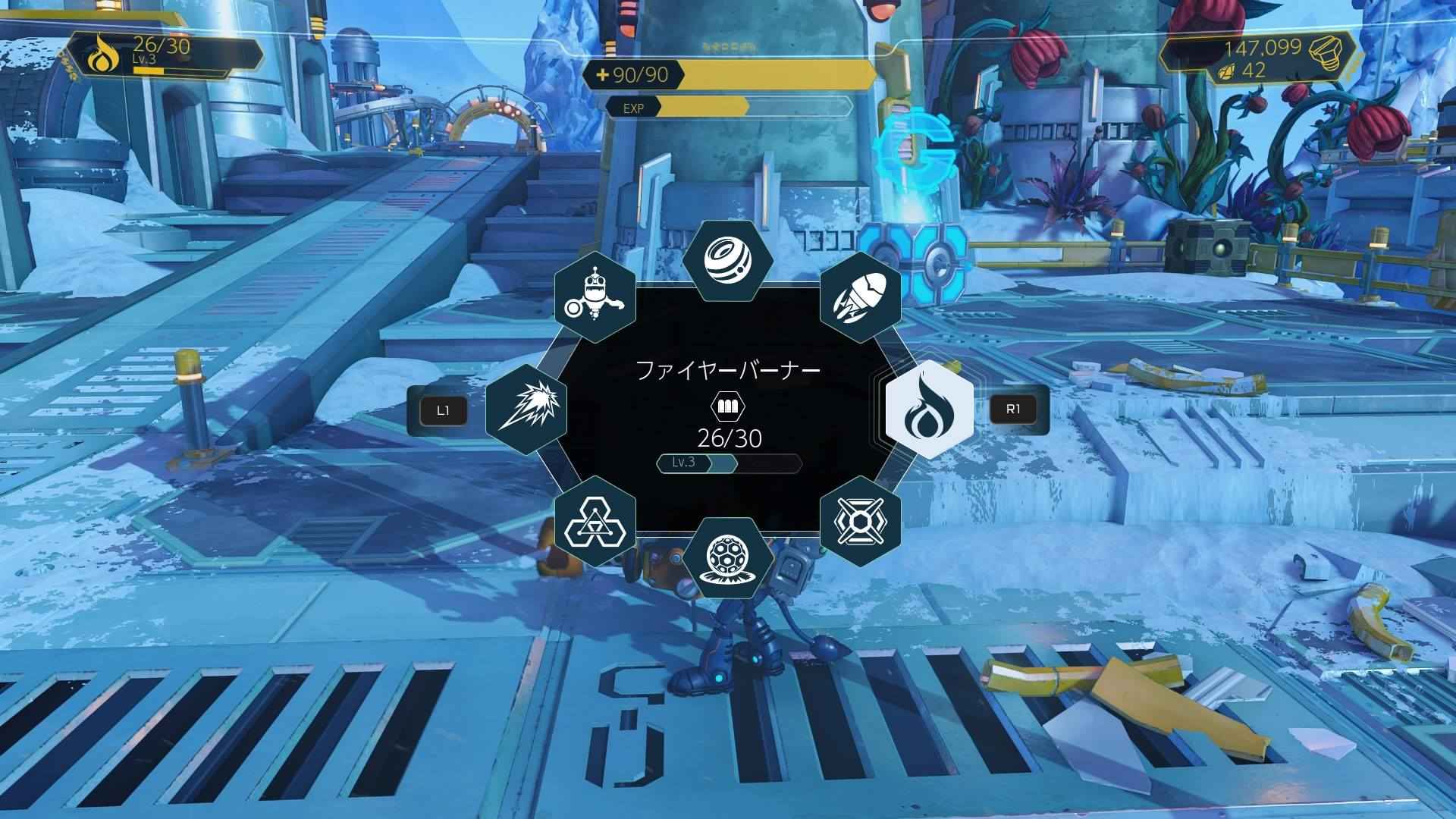Select the burst shot blaster weapon

(x=526, y=409)
